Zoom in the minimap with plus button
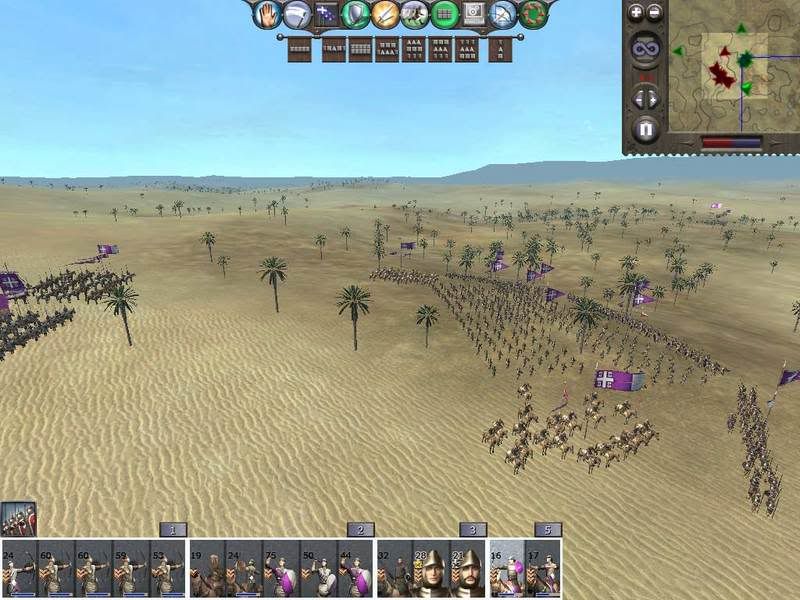The height and width of the screenshot is (600, 800). pos(636,13)
